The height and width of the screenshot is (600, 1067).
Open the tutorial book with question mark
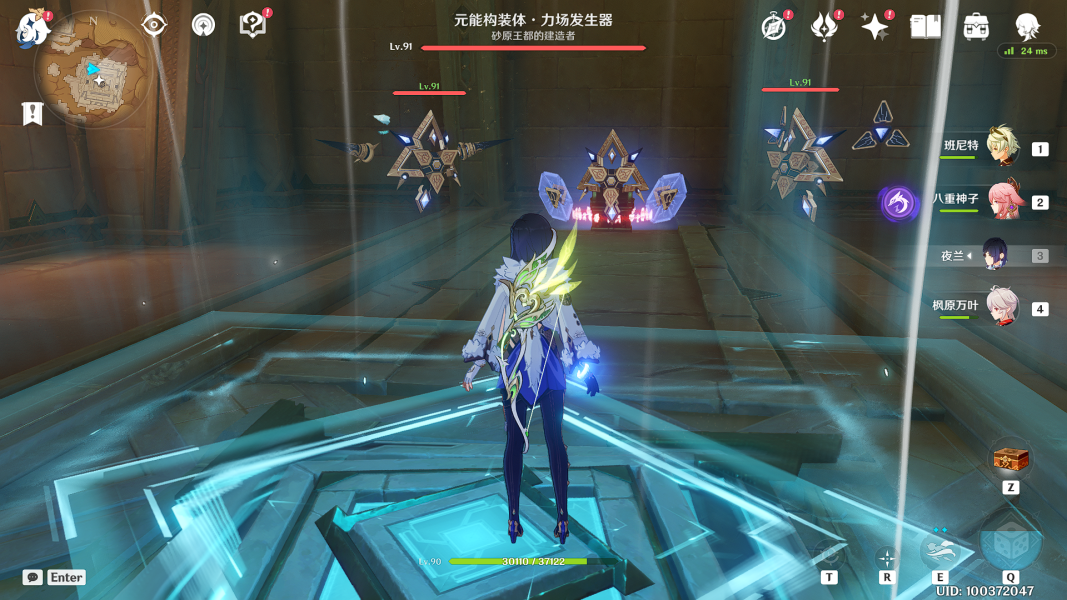[253, 25]
